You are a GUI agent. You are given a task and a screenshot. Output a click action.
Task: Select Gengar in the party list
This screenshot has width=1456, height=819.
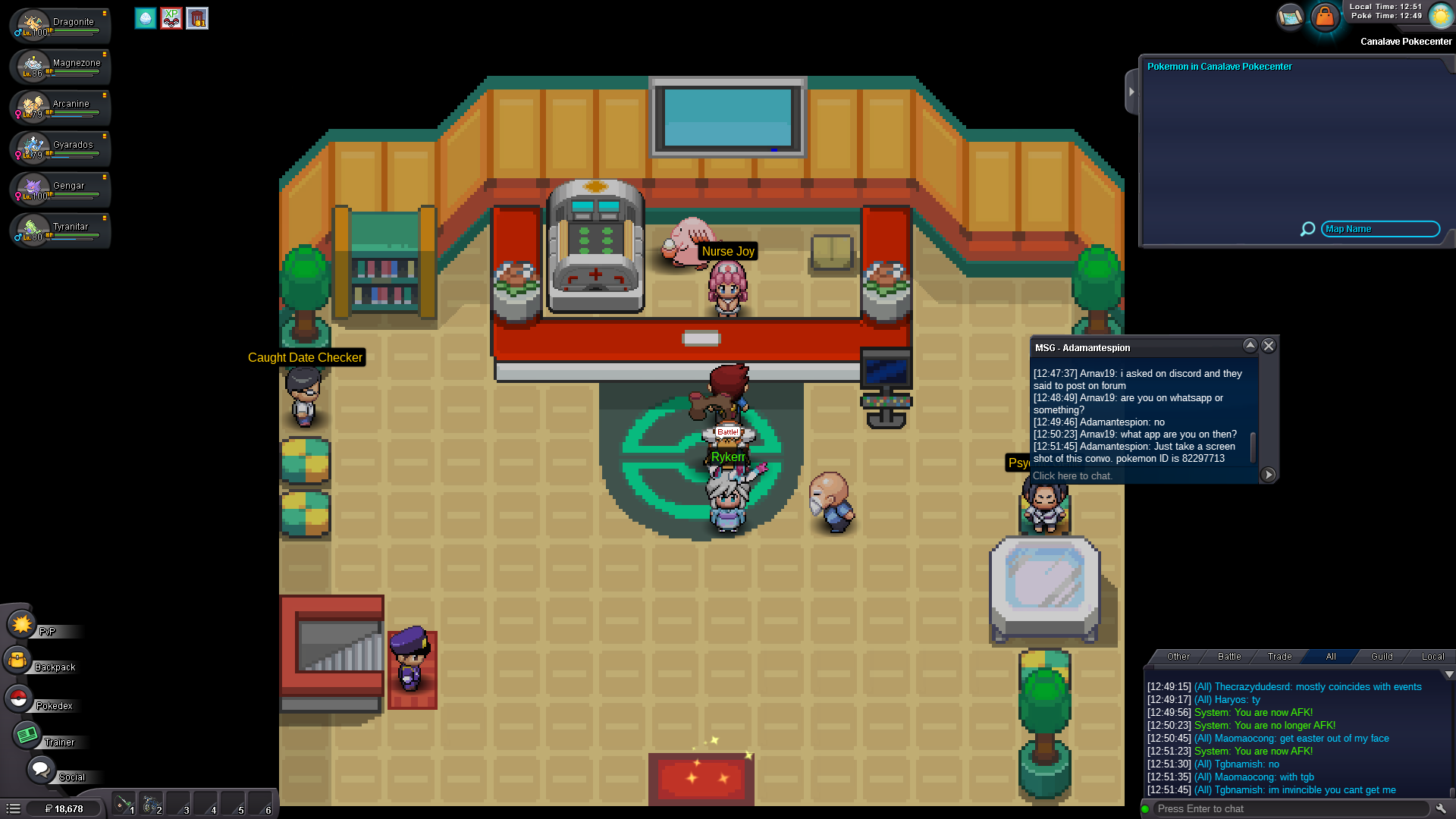tap(61, 189)
